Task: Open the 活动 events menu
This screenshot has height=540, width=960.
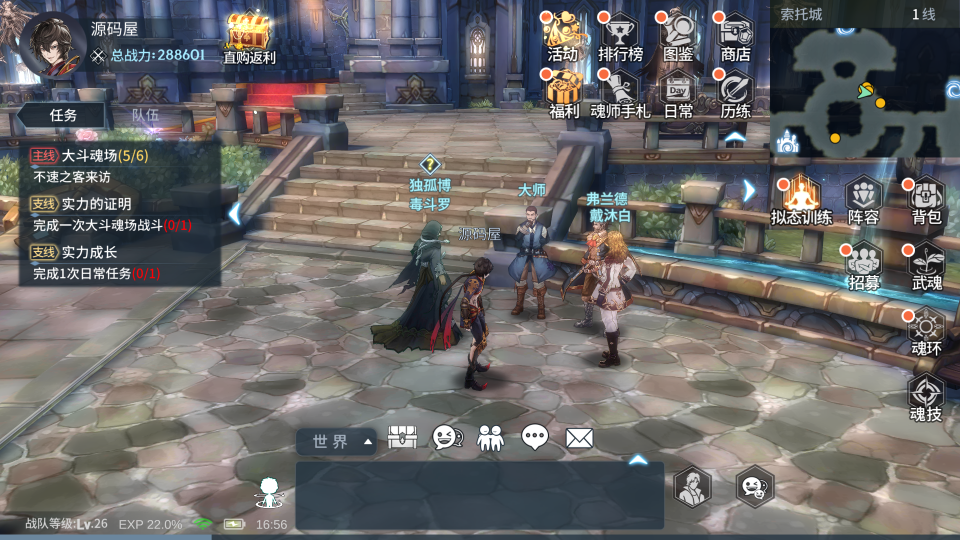Action: pos(563,36)
